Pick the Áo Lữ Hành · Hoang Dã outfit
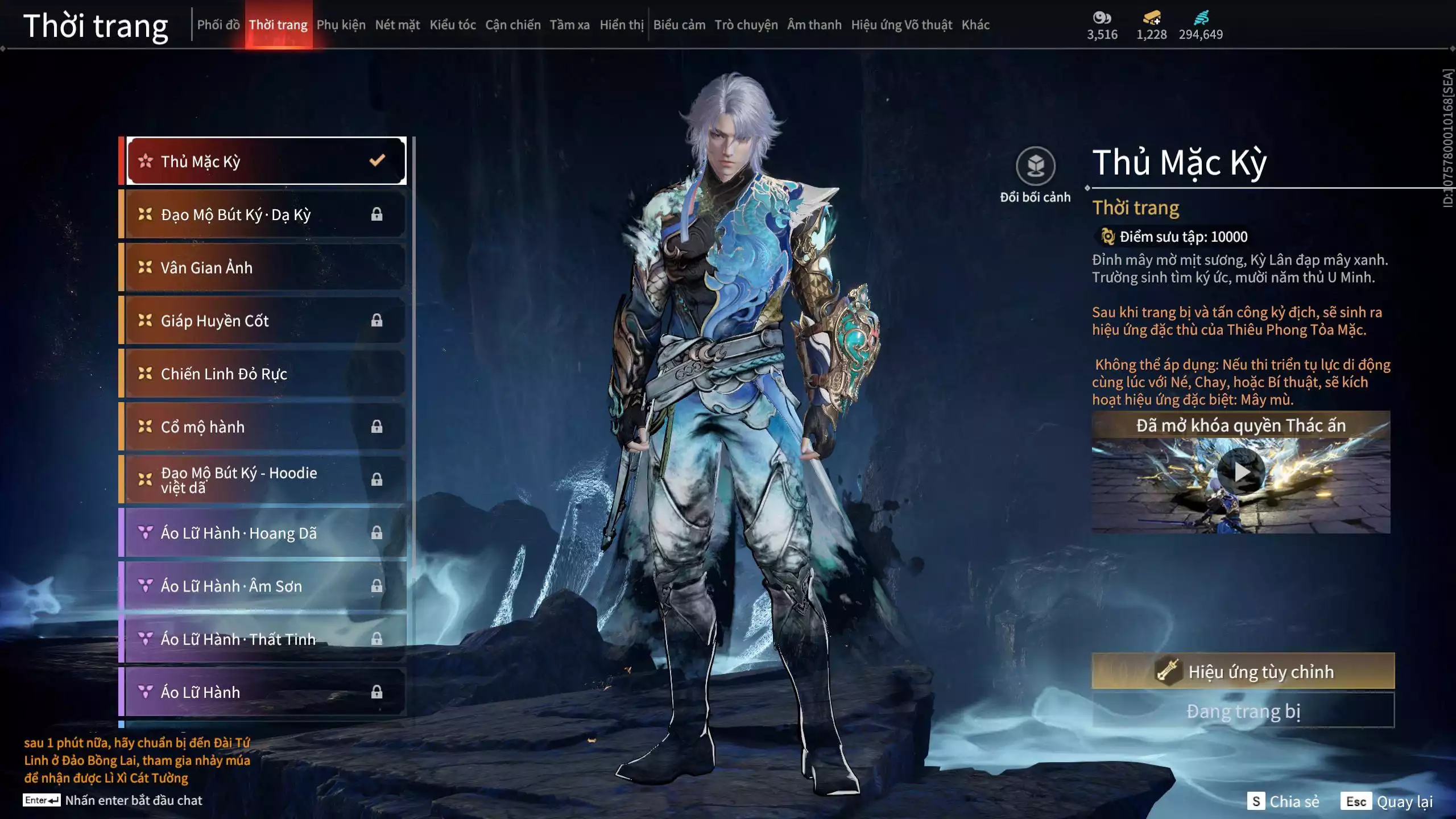 pos(266,533)
